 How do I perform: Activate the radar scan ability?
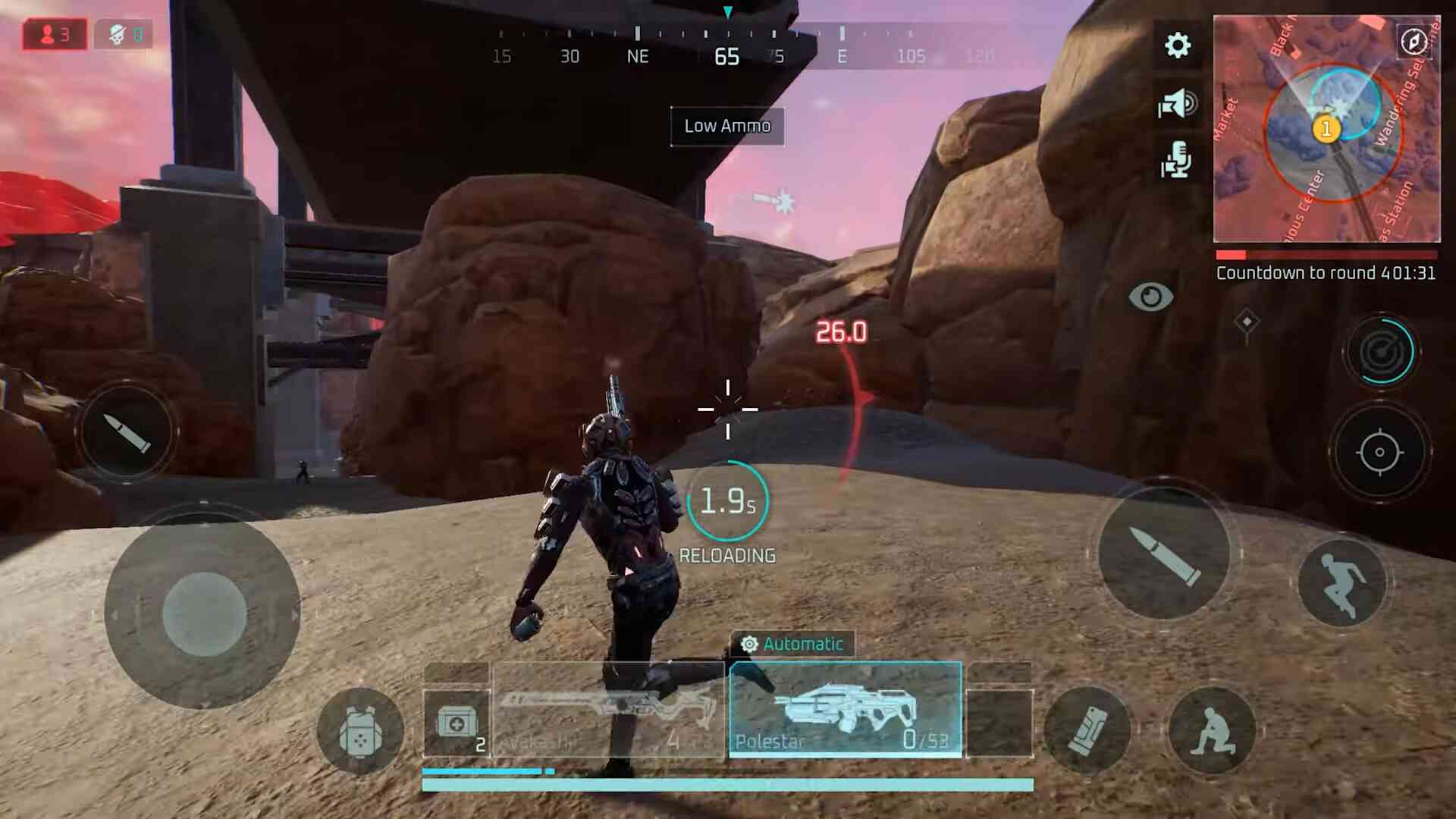(x=1380, y=351)
